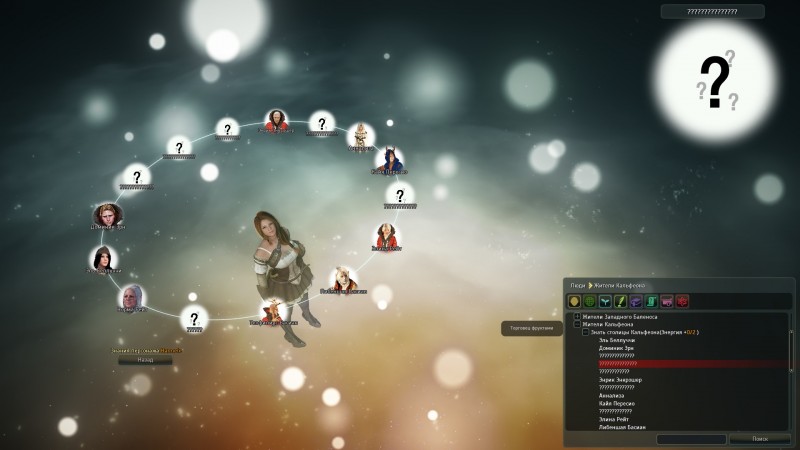Click the Поиск search button
Screen dimensions: 800x450
coord(760,439)
